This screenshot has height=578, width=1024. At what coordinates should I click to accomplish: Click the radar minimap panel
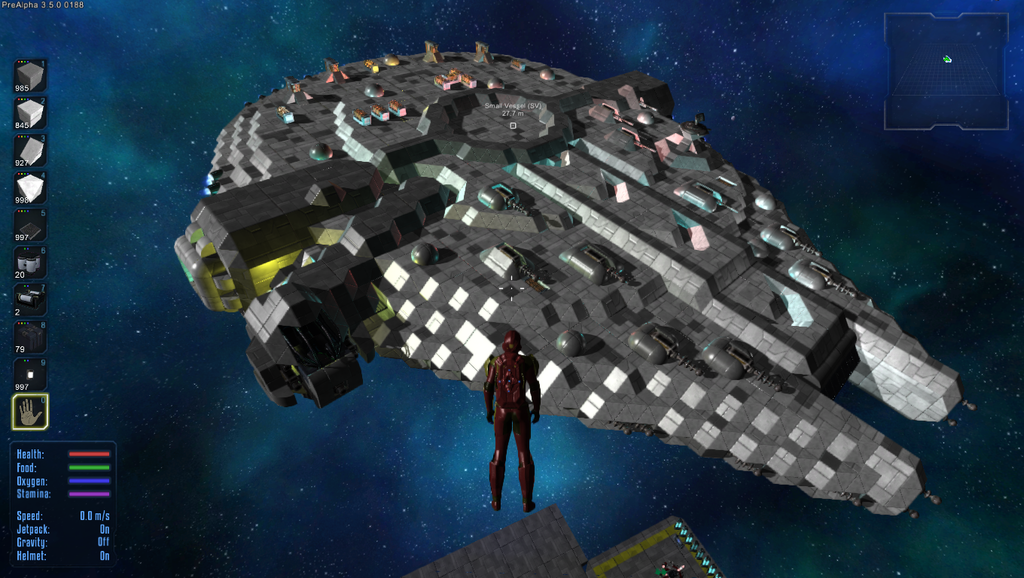945,71
